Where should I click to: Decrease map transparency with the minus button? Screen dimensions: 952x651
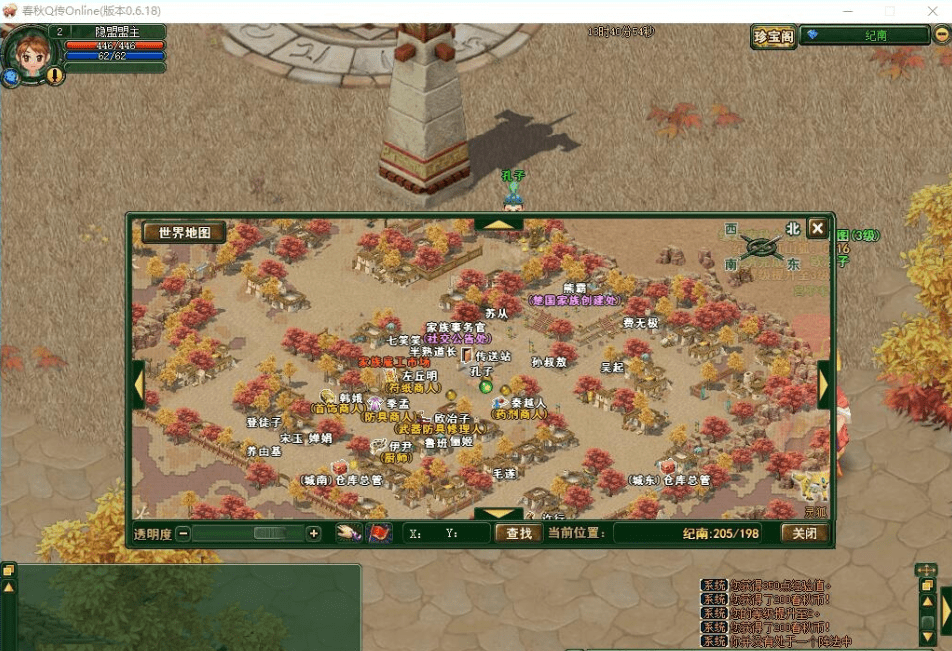point(183,534)
